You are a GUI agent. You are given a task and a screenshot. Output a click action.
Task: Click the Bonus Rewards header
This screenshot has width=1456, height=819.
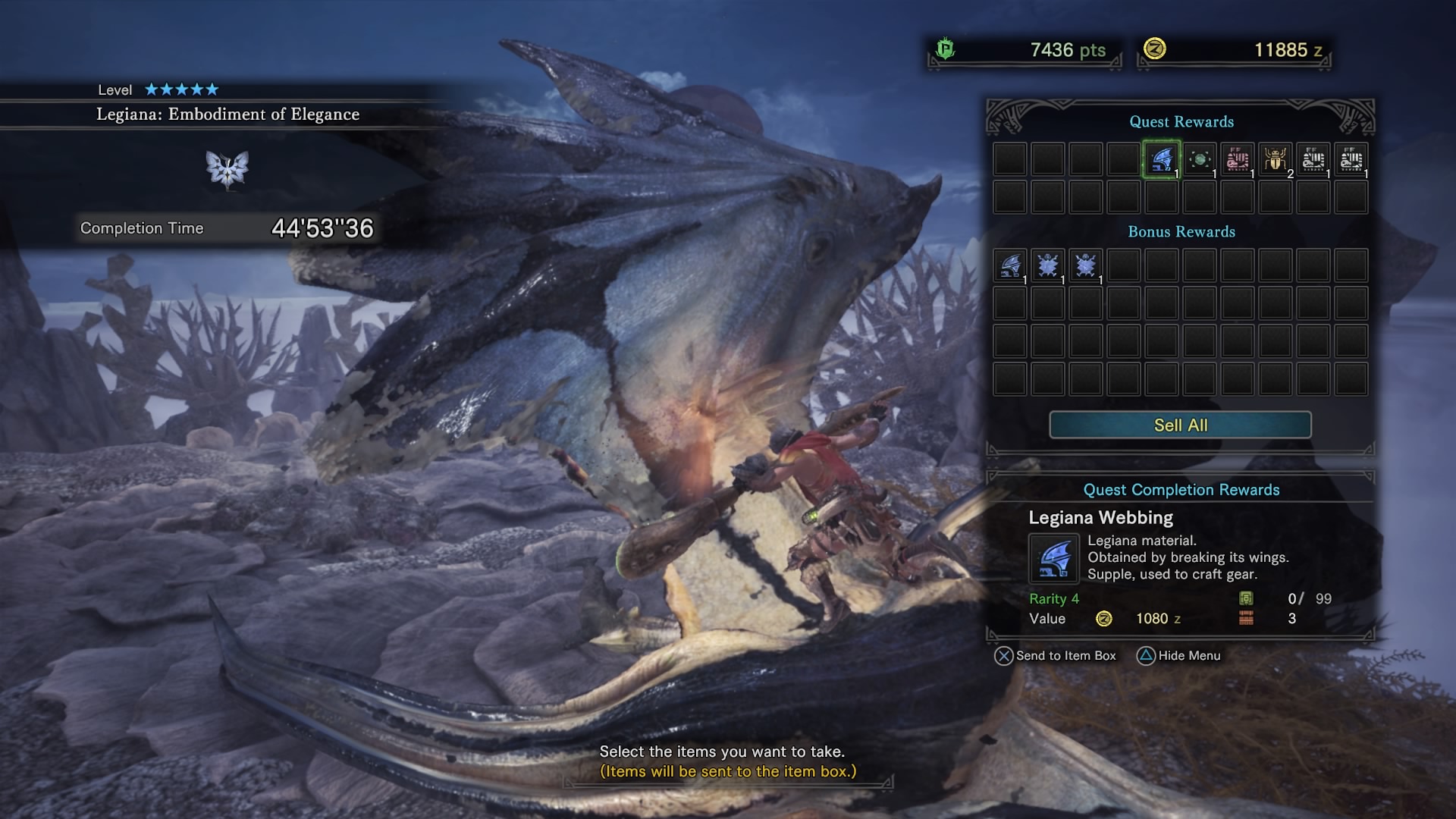[1180, 232]
